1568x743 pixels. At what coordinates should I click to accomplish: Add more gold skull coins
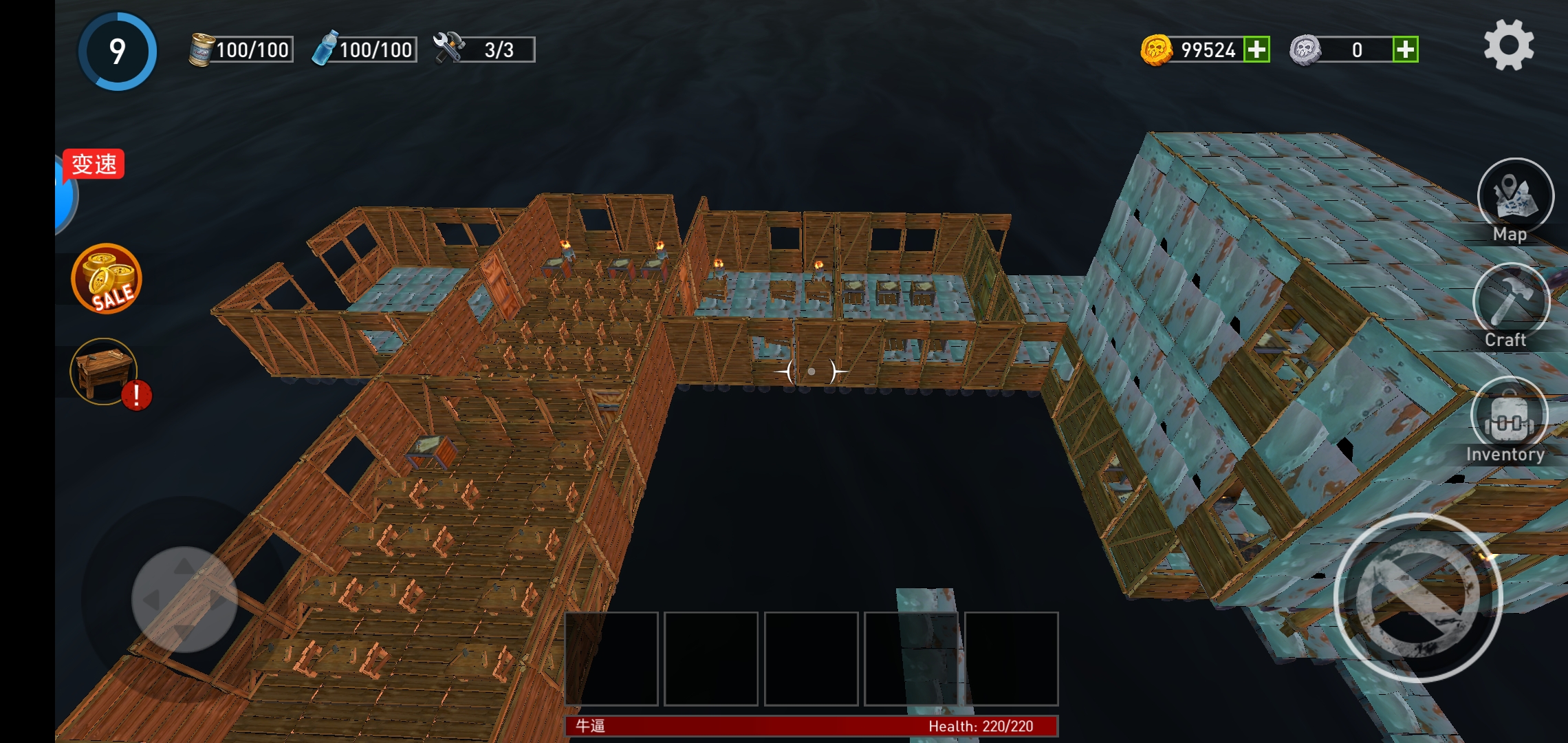click(x=1256, y=50)
